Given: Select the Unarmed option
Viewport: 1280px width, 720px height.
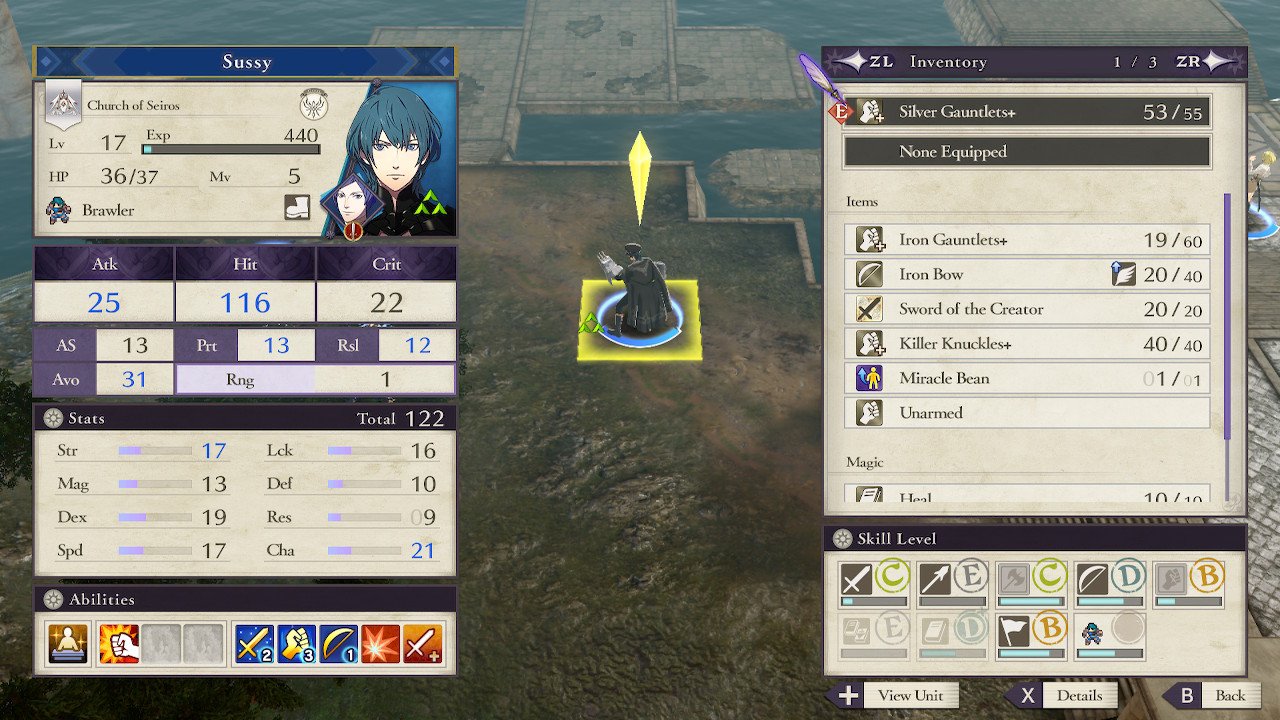Looking at the screenshot, I should tap(1027, 413).
